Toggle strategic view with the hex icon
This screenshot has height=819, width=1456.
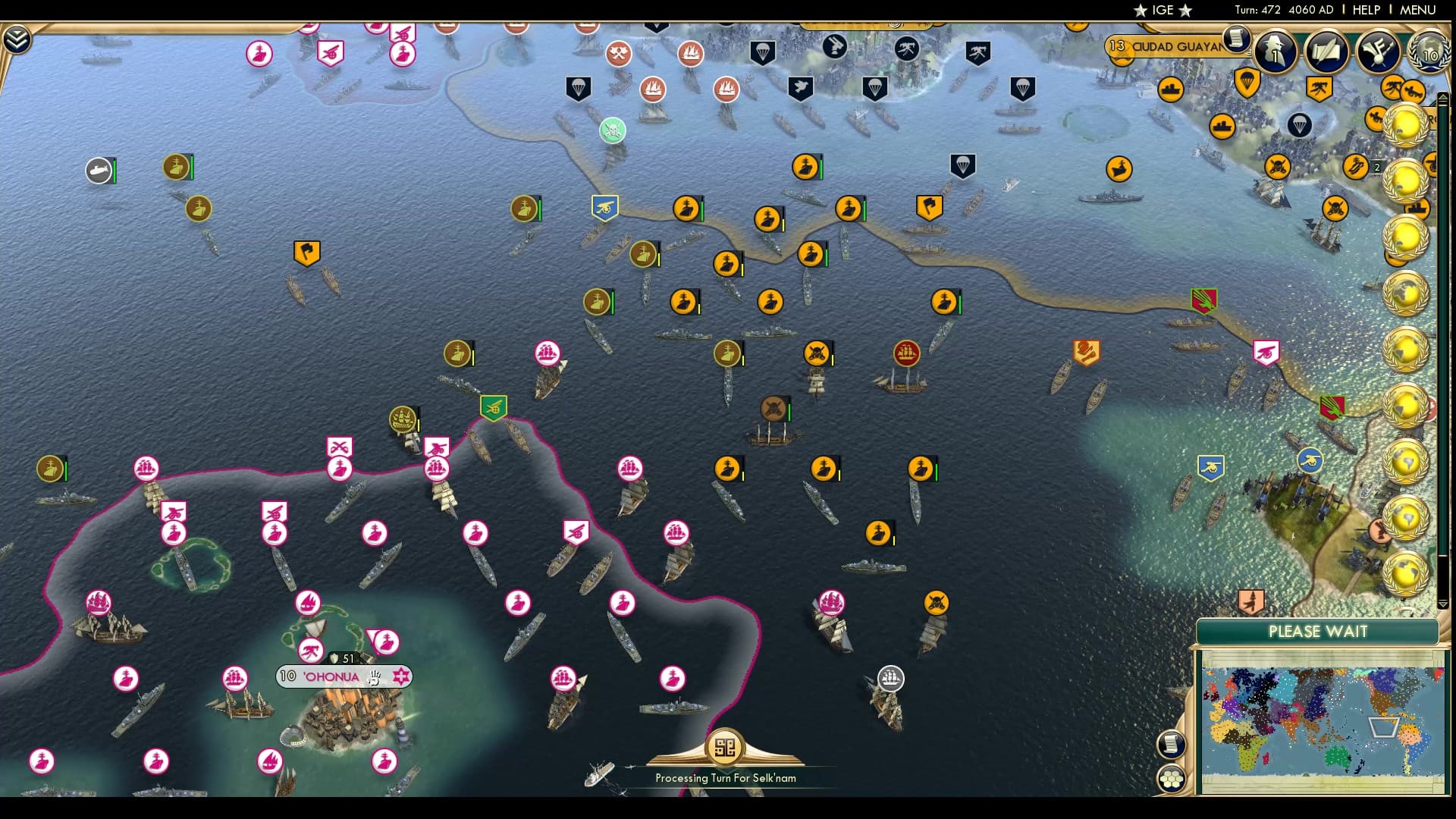pyautogui.click(x=1172, y=777)
